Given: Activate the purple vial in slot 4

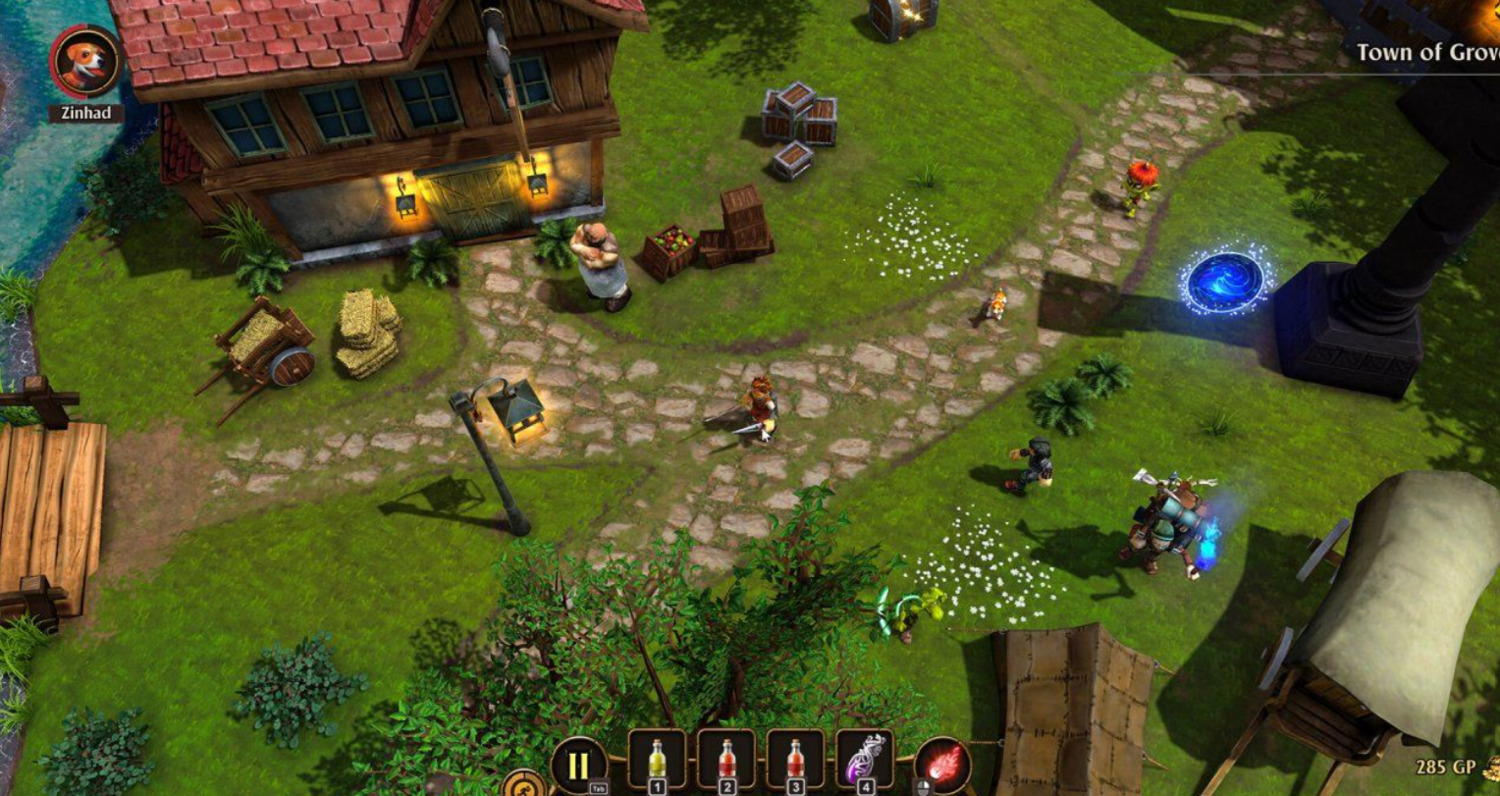Looking at the screenshot, I should click(864, 759).
